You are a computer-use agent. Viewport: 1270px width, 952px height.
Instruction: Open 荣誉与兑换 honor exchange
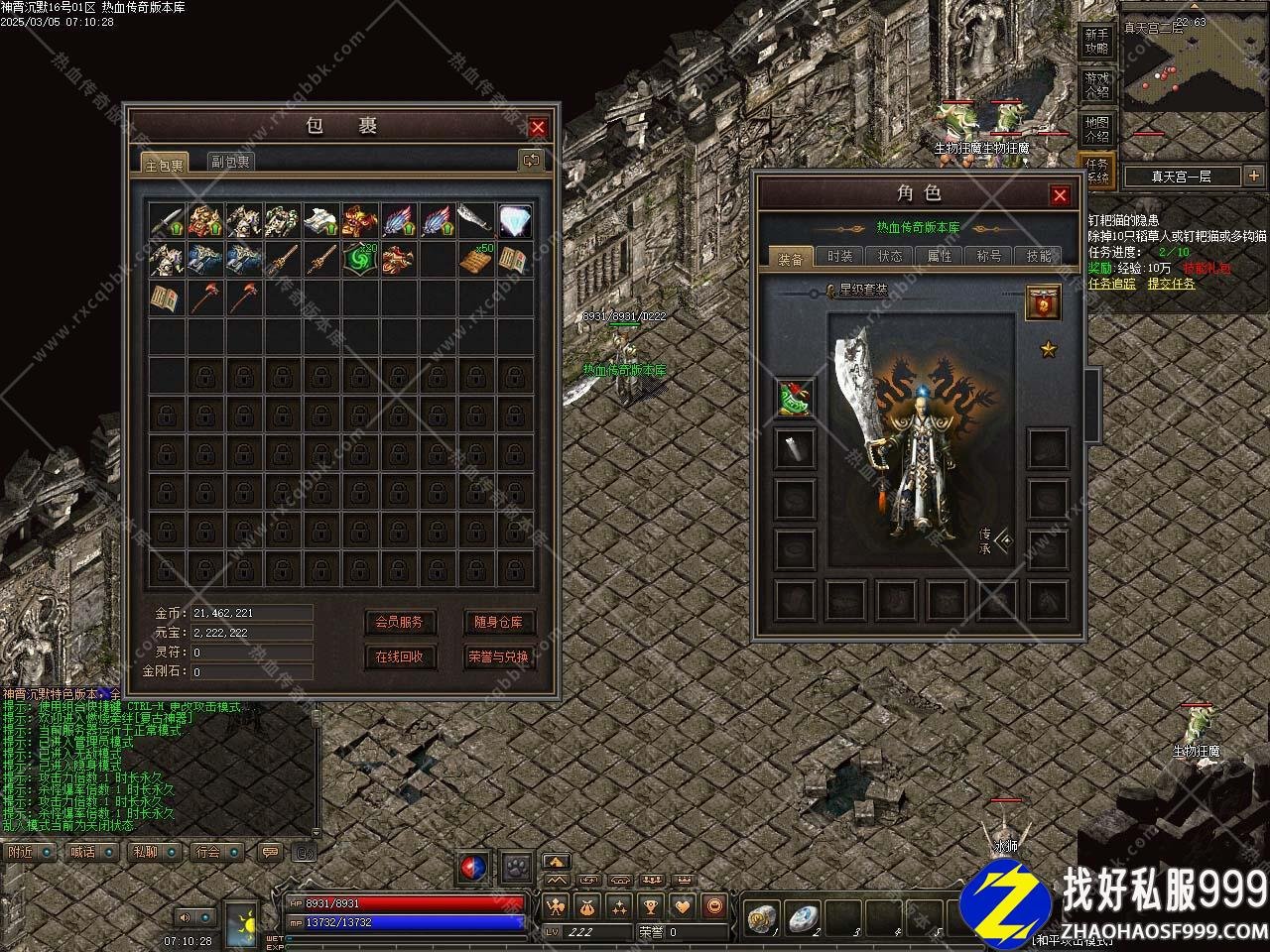pos(498,655)
